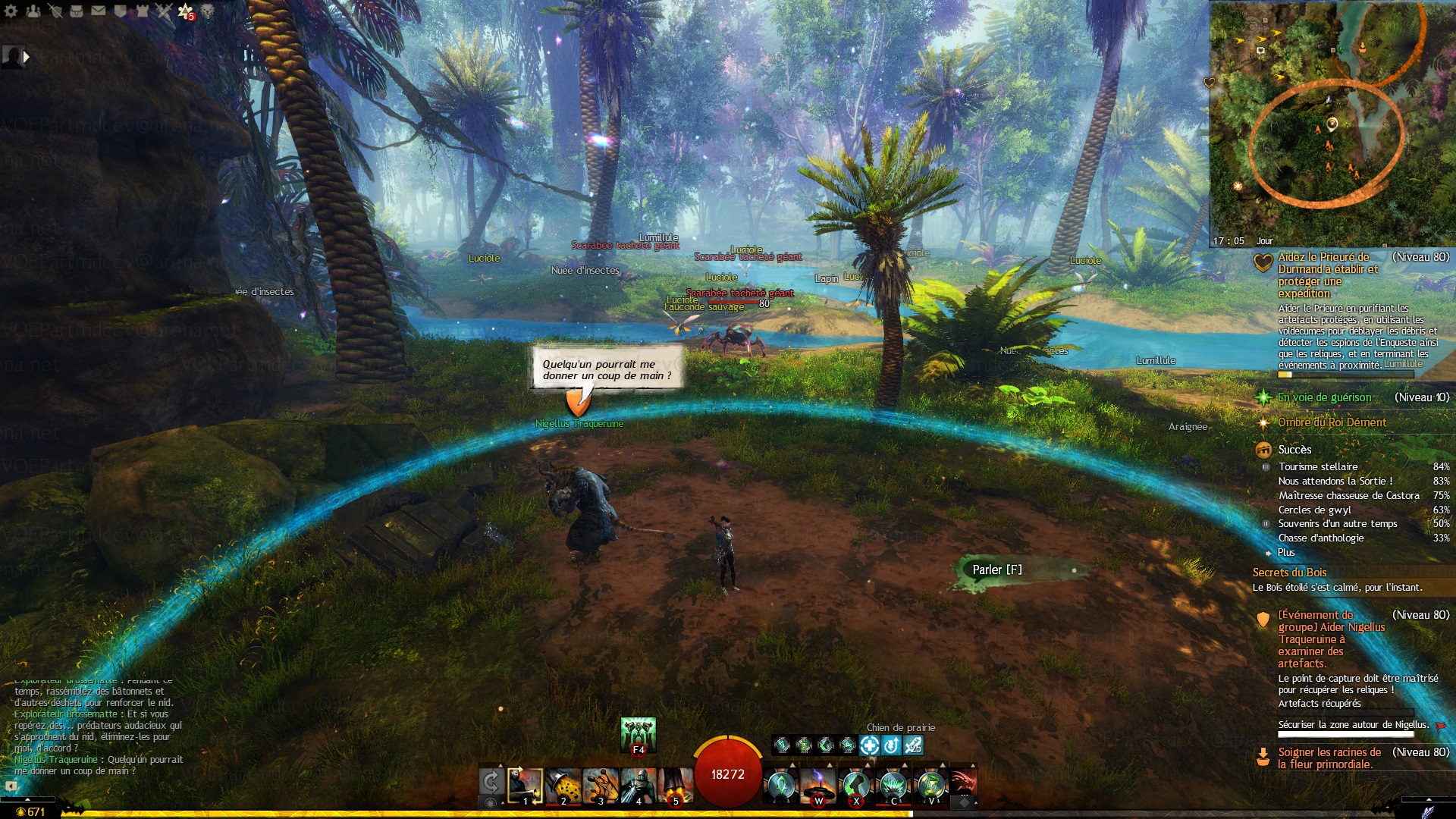Open the inventory bag icon

click(x=77, y=11)
